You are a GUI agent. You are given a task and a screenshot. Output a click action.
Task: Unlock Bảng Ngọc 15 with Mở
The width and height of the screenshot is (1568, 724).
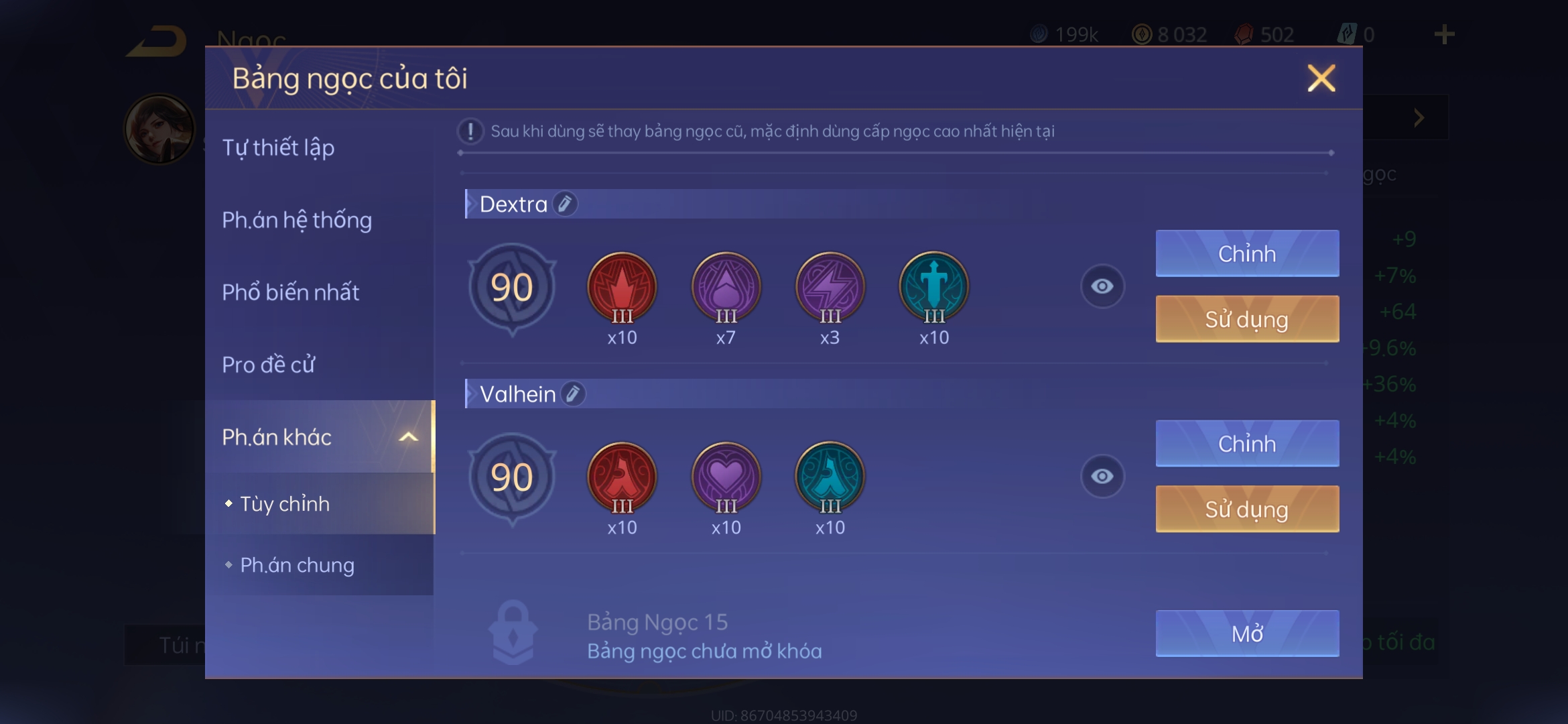[1247, 633]
